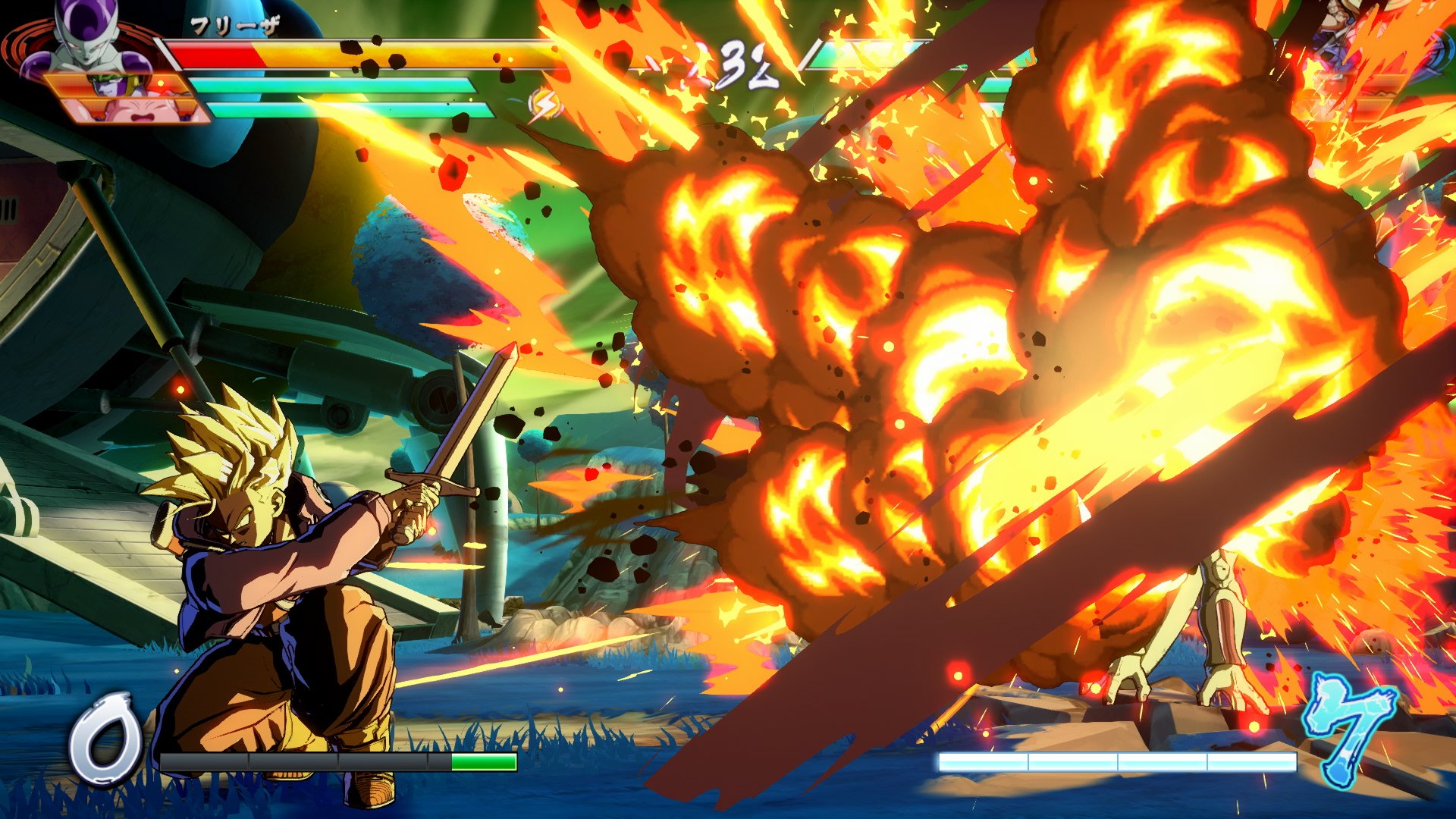The height and width of the screenshot is (819, 1456).
Task: Click the red portion of Frieza's health bar
Action: 220,57
